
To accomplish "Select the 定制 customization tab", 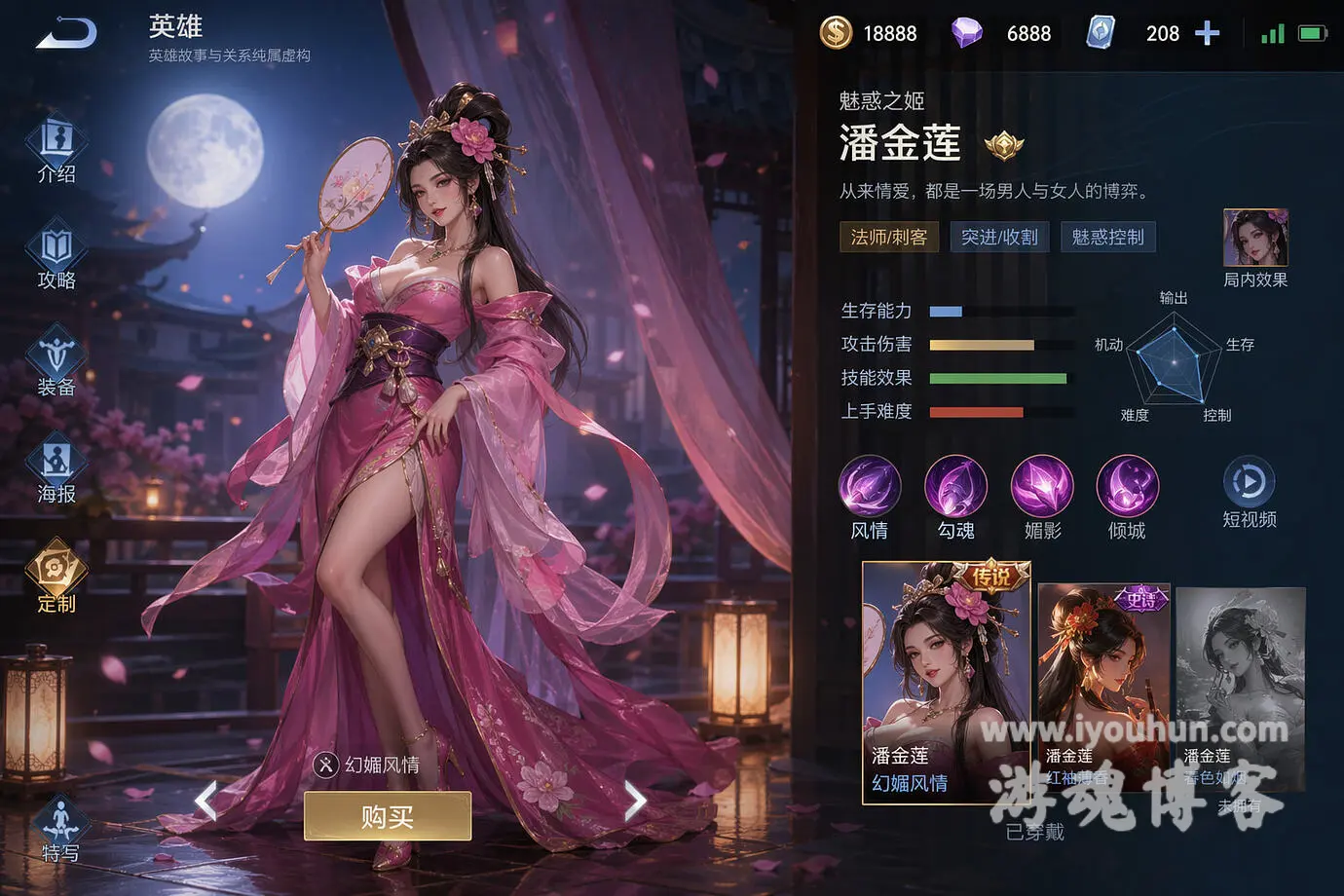I will 56,579.
